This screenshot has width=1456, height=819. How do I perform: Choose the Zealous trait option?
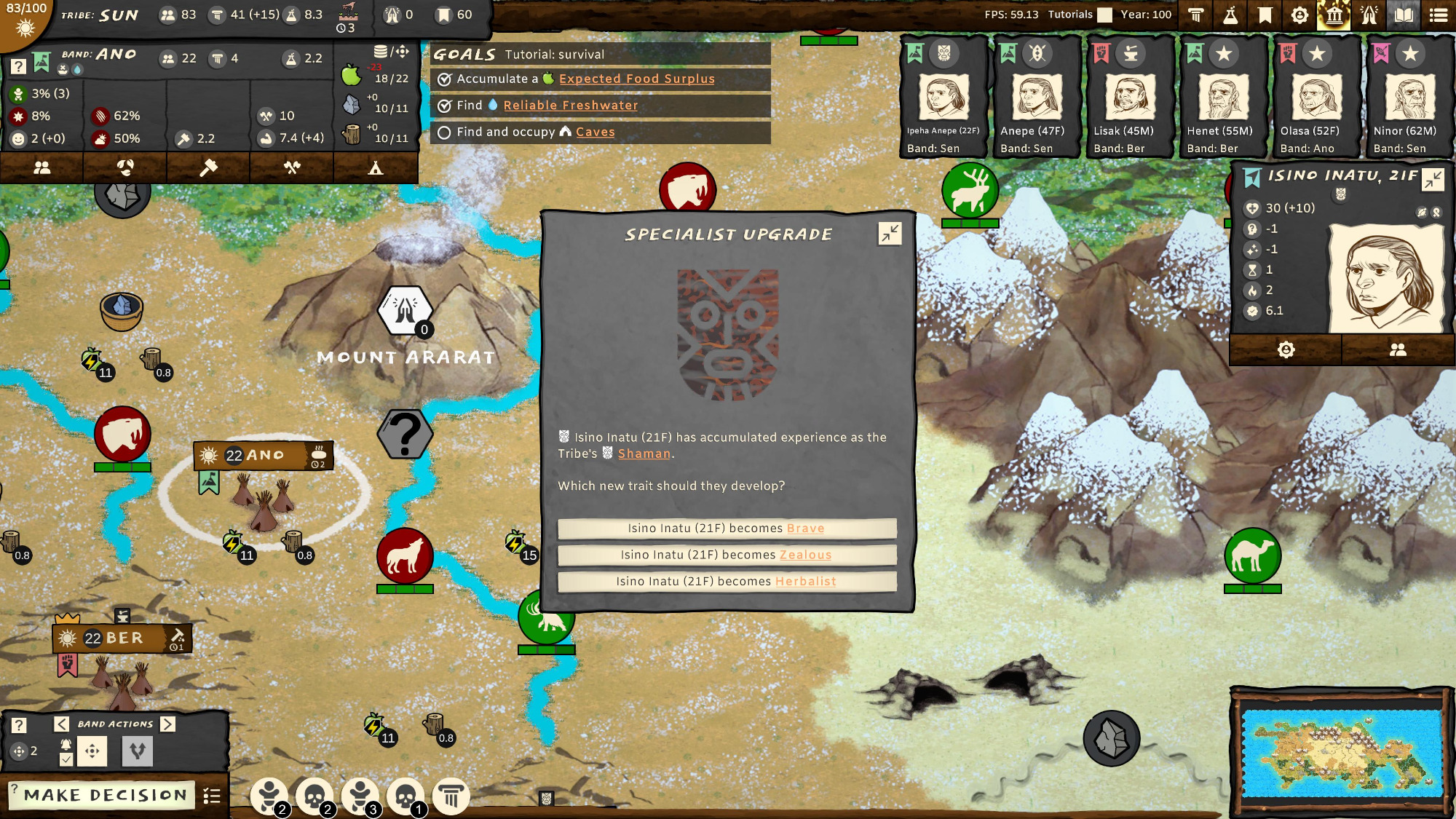click(727, 555)
